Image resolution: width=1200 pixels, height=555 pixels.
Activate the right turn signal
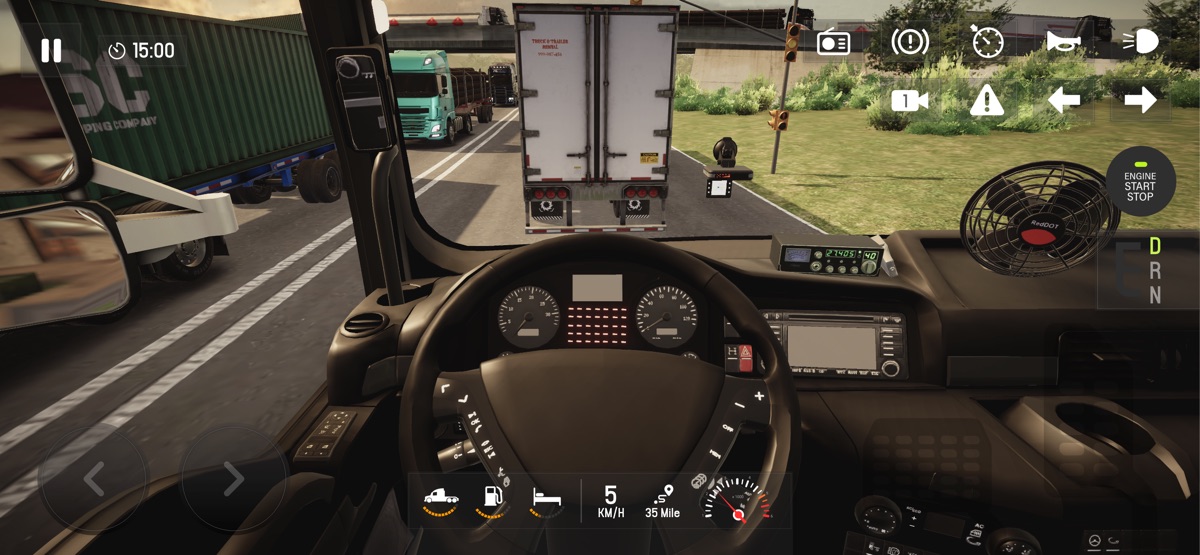[1140, 100]
